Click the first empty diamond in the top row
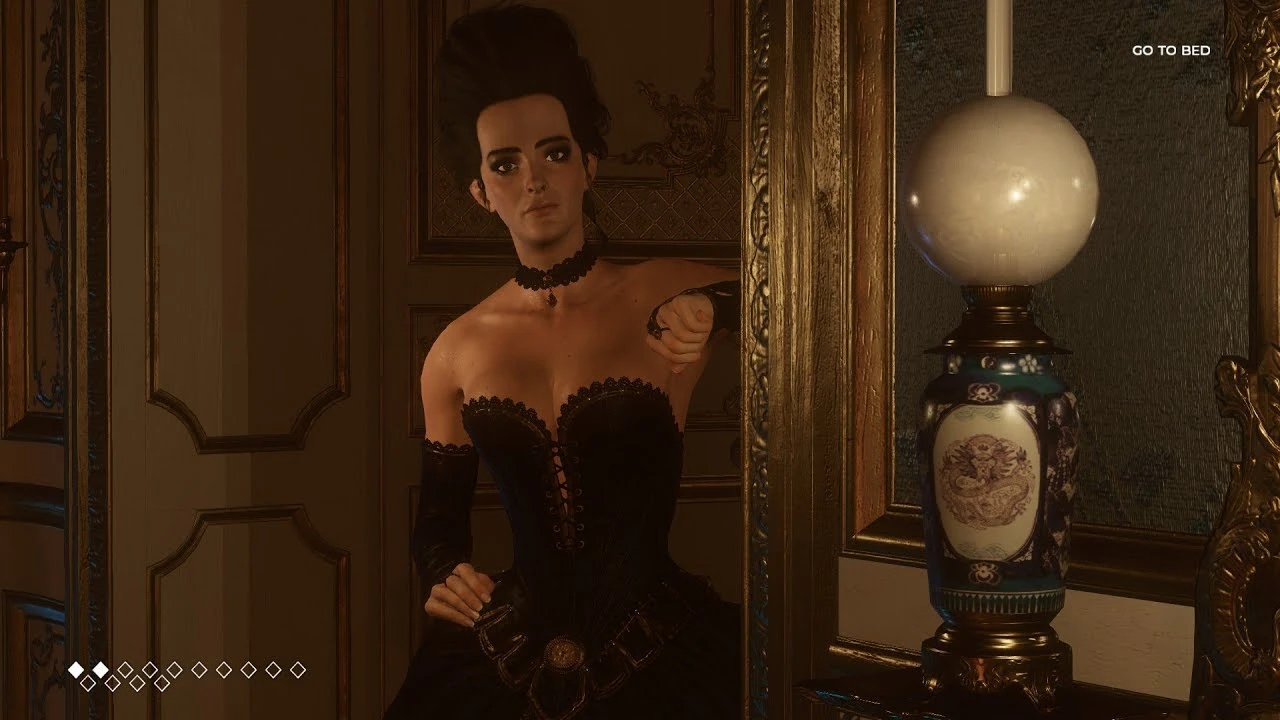The image size is (1280, 720). (125, 668)
